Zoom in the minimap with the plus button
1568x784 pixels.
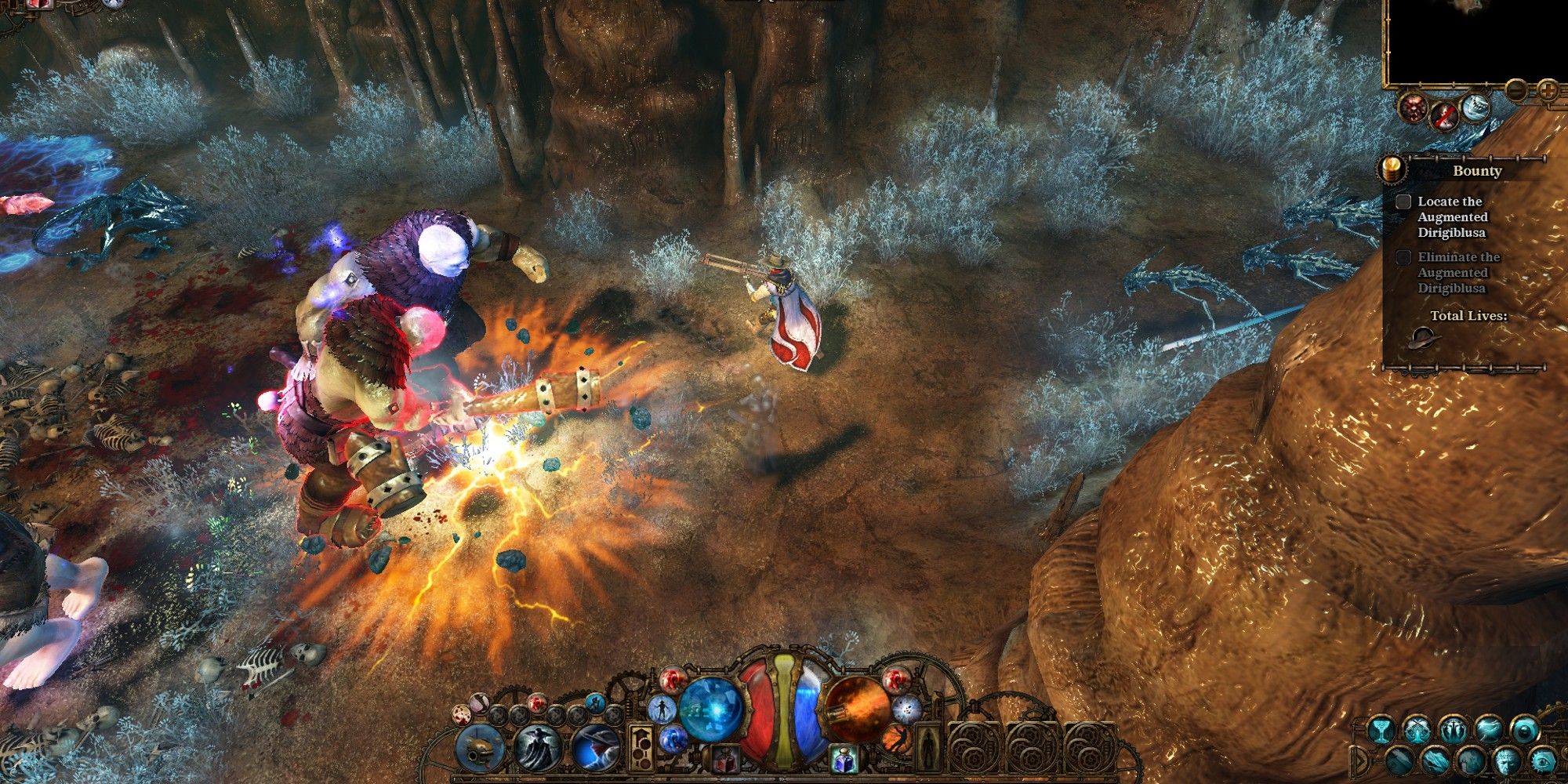(x=1548, y=88)
